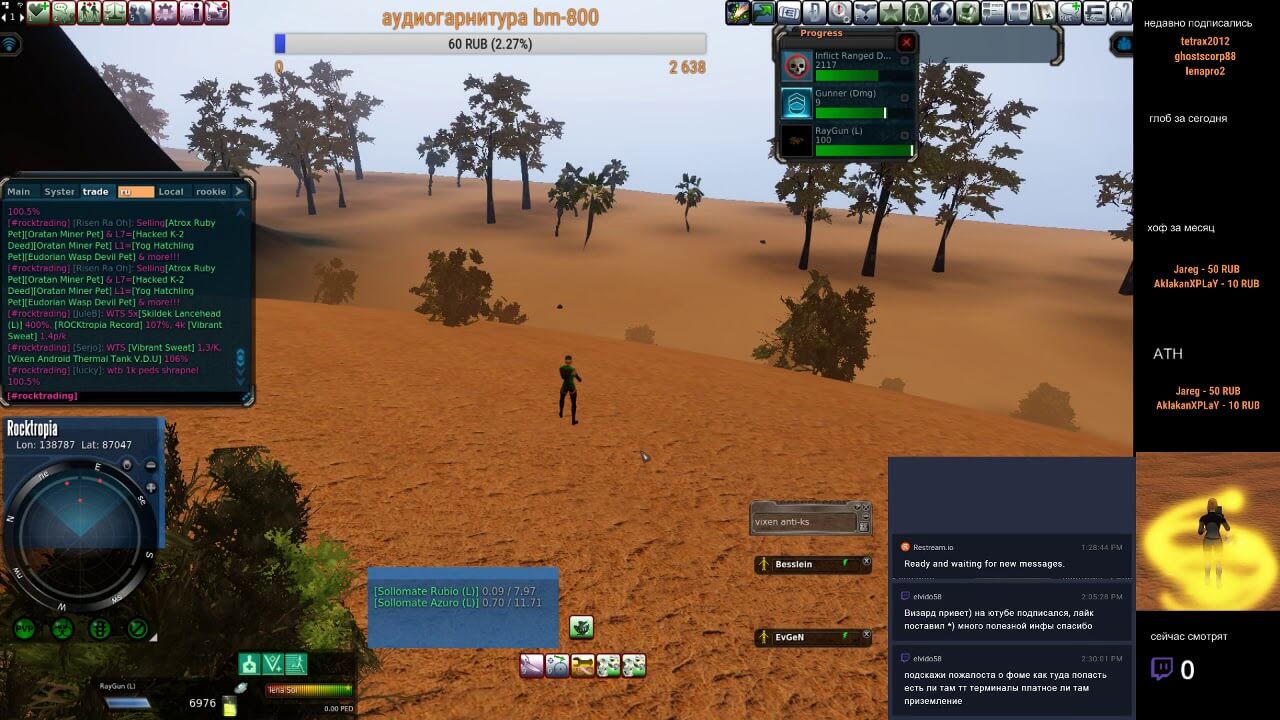Show more chat tabs with the arrow
1280x720 pixels.
(x=239, y=191)
